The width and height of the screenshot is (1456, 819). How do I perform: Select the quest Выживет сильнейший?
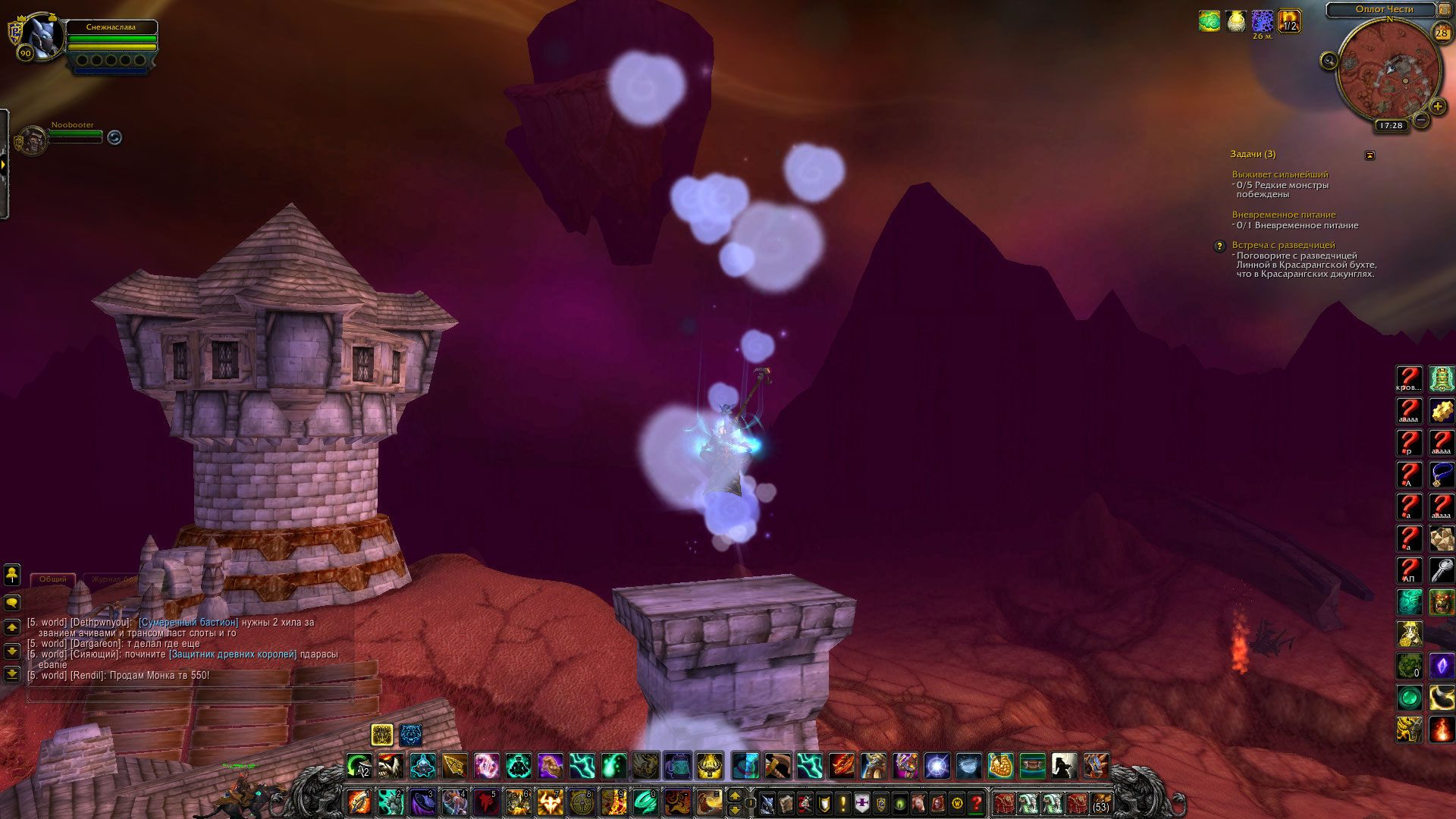[x=1279, y=174]
